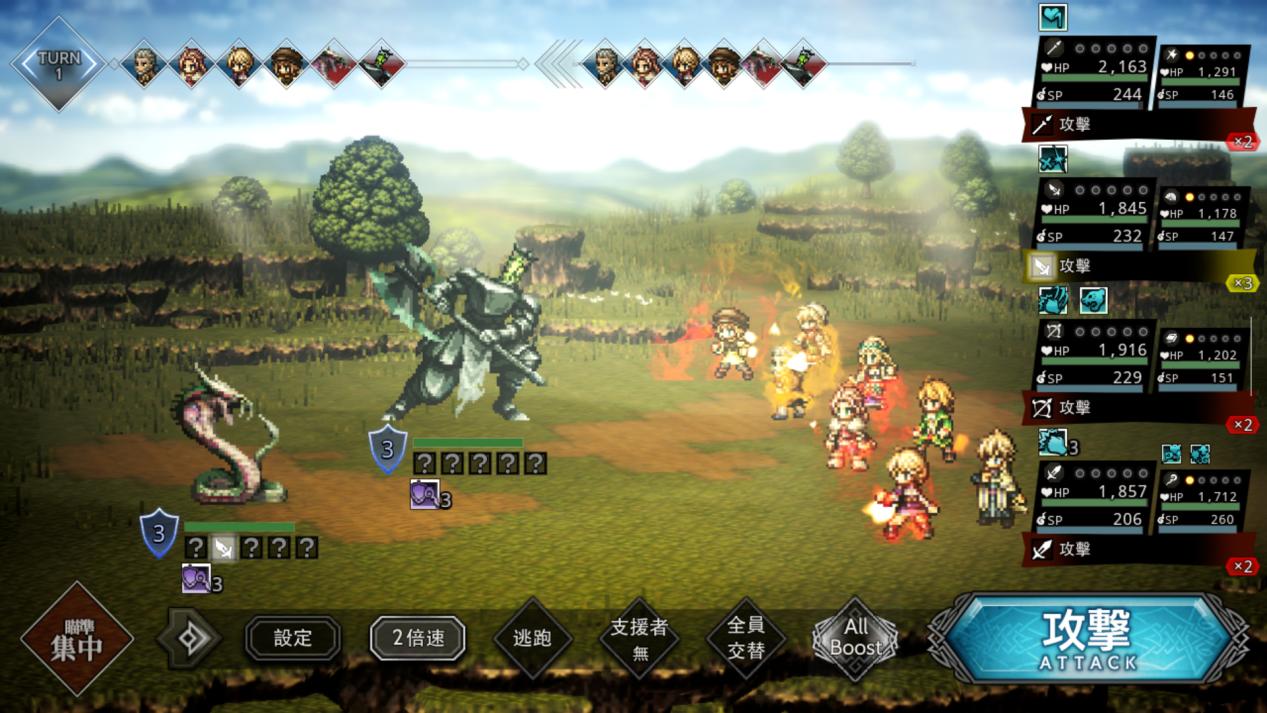The image size is (1267, 713).
Task: Open the back-row member with 1,712 HP
Action: (x=1204, y=503)
